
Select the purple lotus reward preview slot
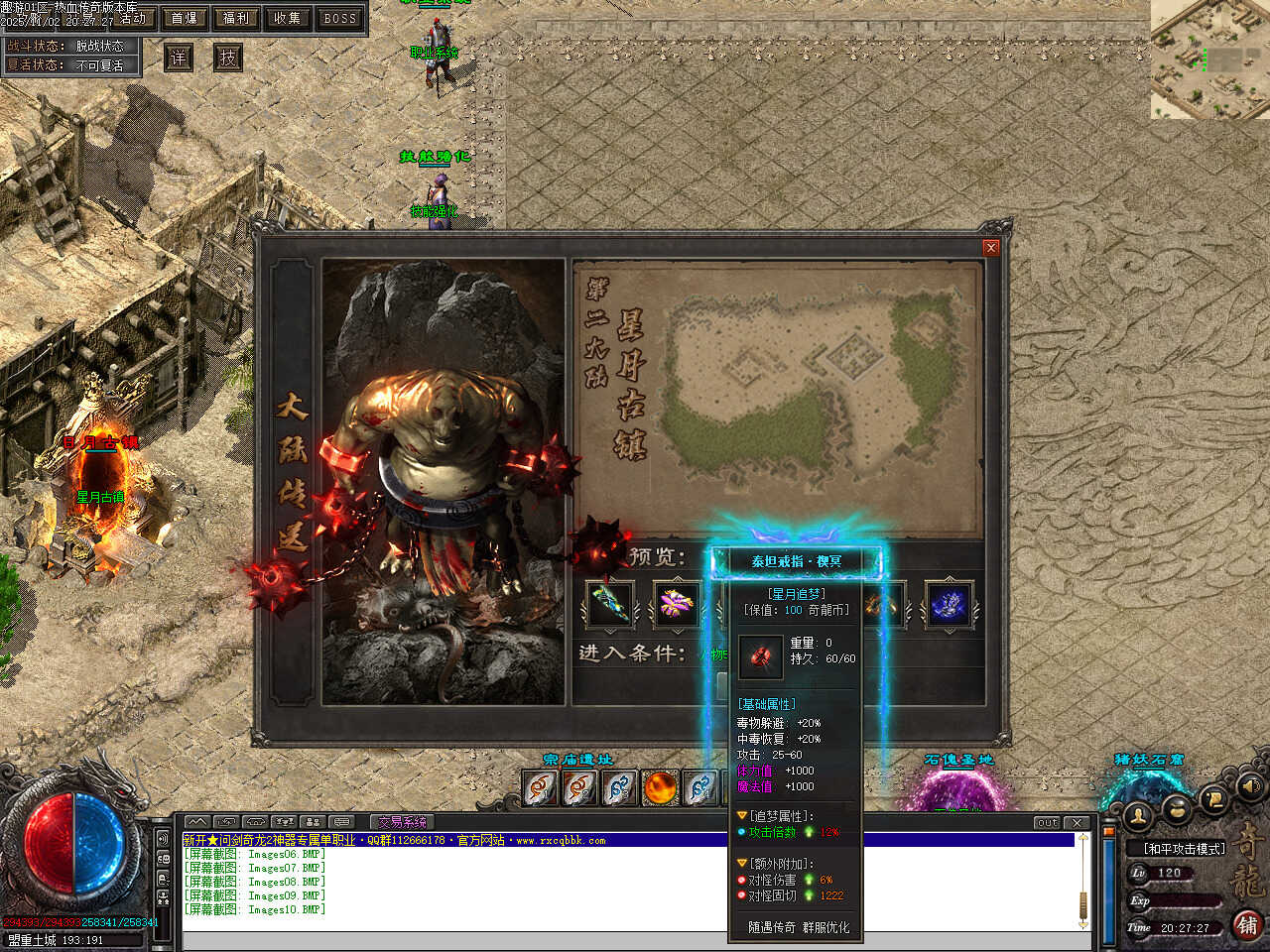point(675,604)
